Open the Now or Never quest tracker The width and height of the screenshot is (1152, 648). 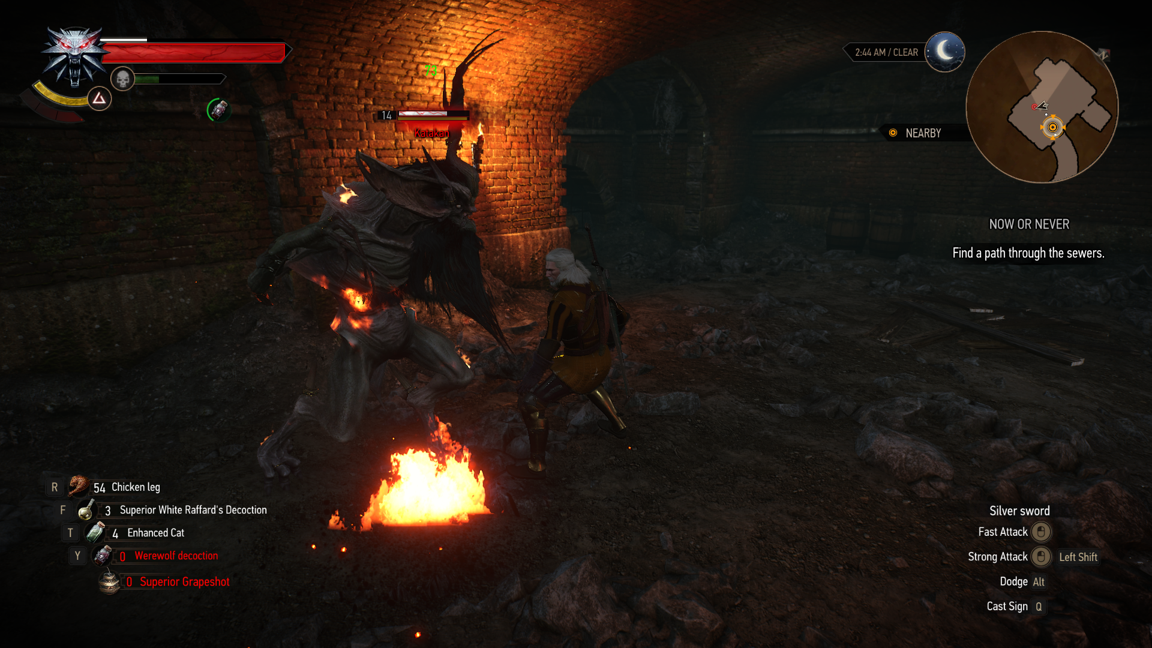(x=1028, y=224)
